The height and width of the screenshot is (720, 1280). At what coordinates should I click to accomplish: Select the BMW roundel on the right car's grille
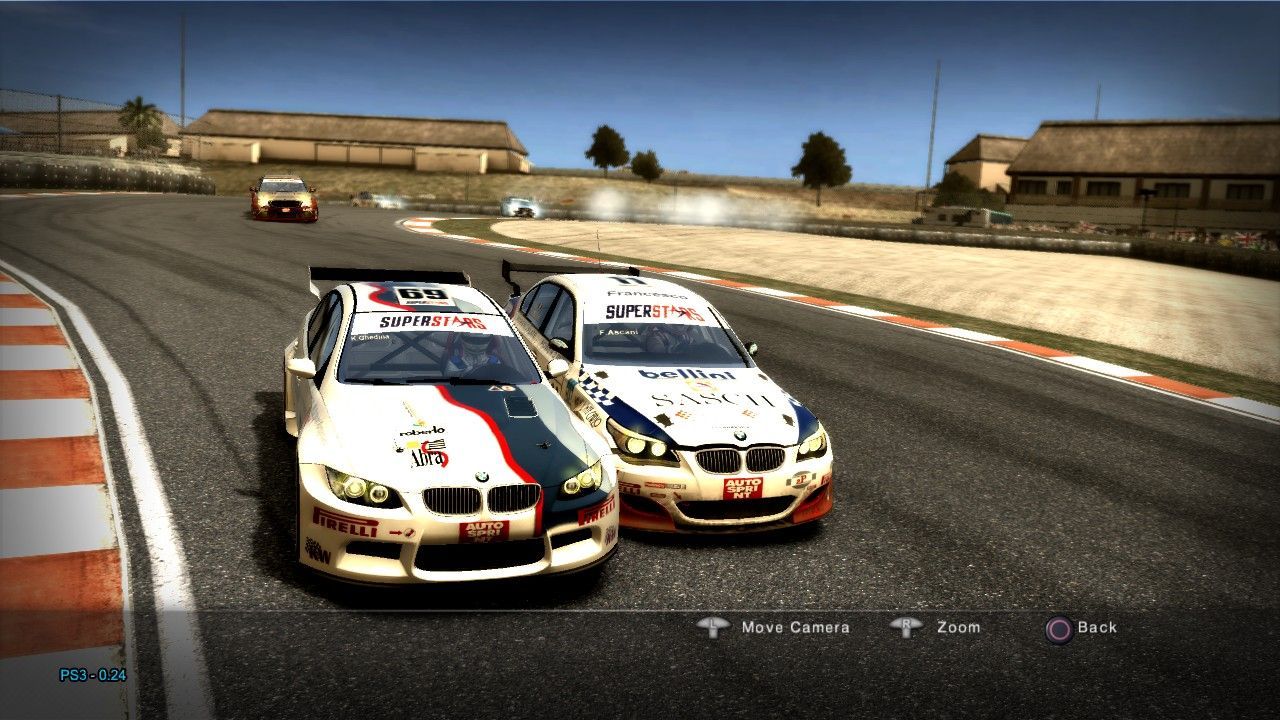(739, 437)
